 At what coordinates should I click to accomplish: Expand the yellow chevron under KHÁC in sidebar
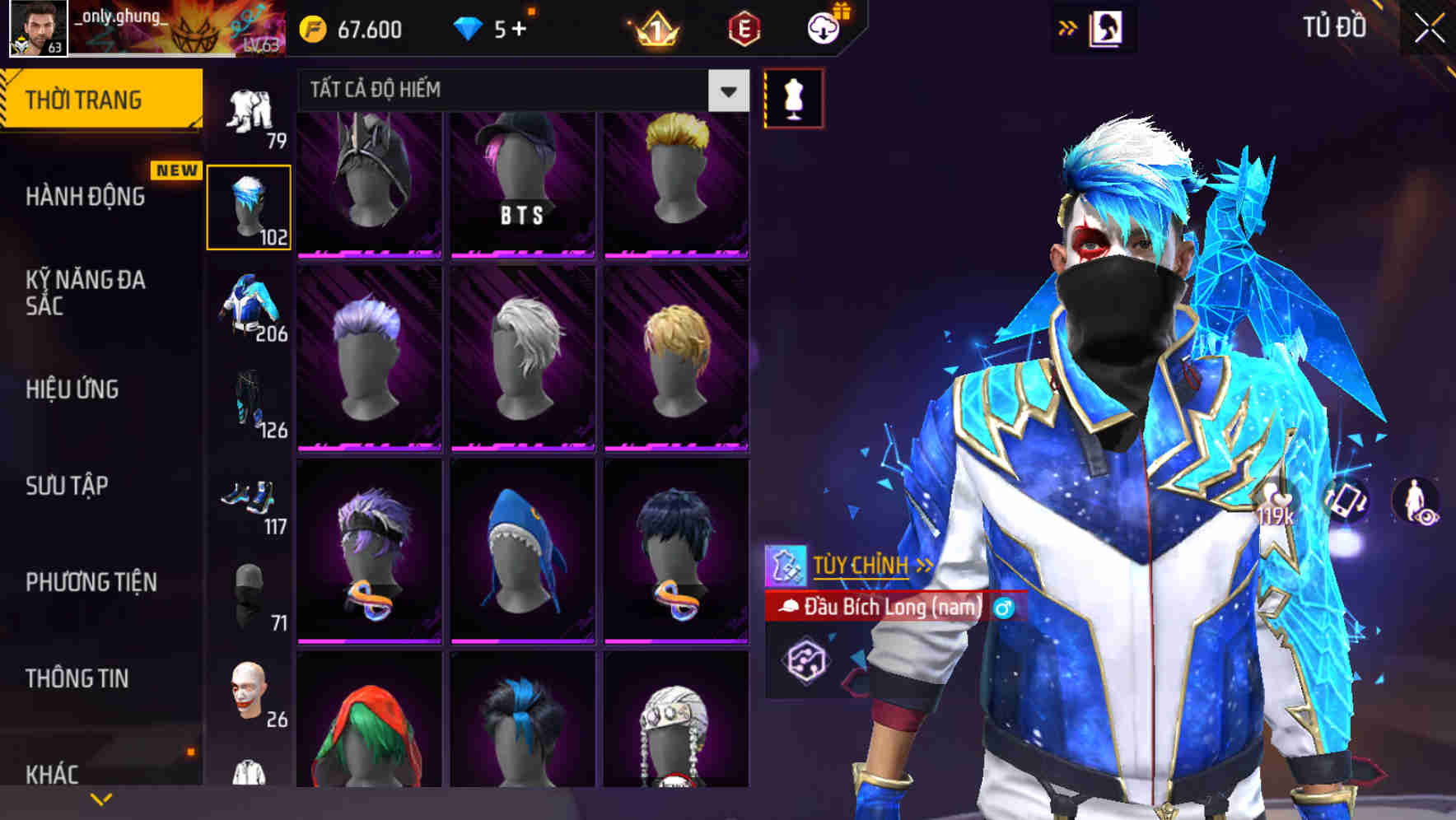pyautogui.click(x=101, y=799)
